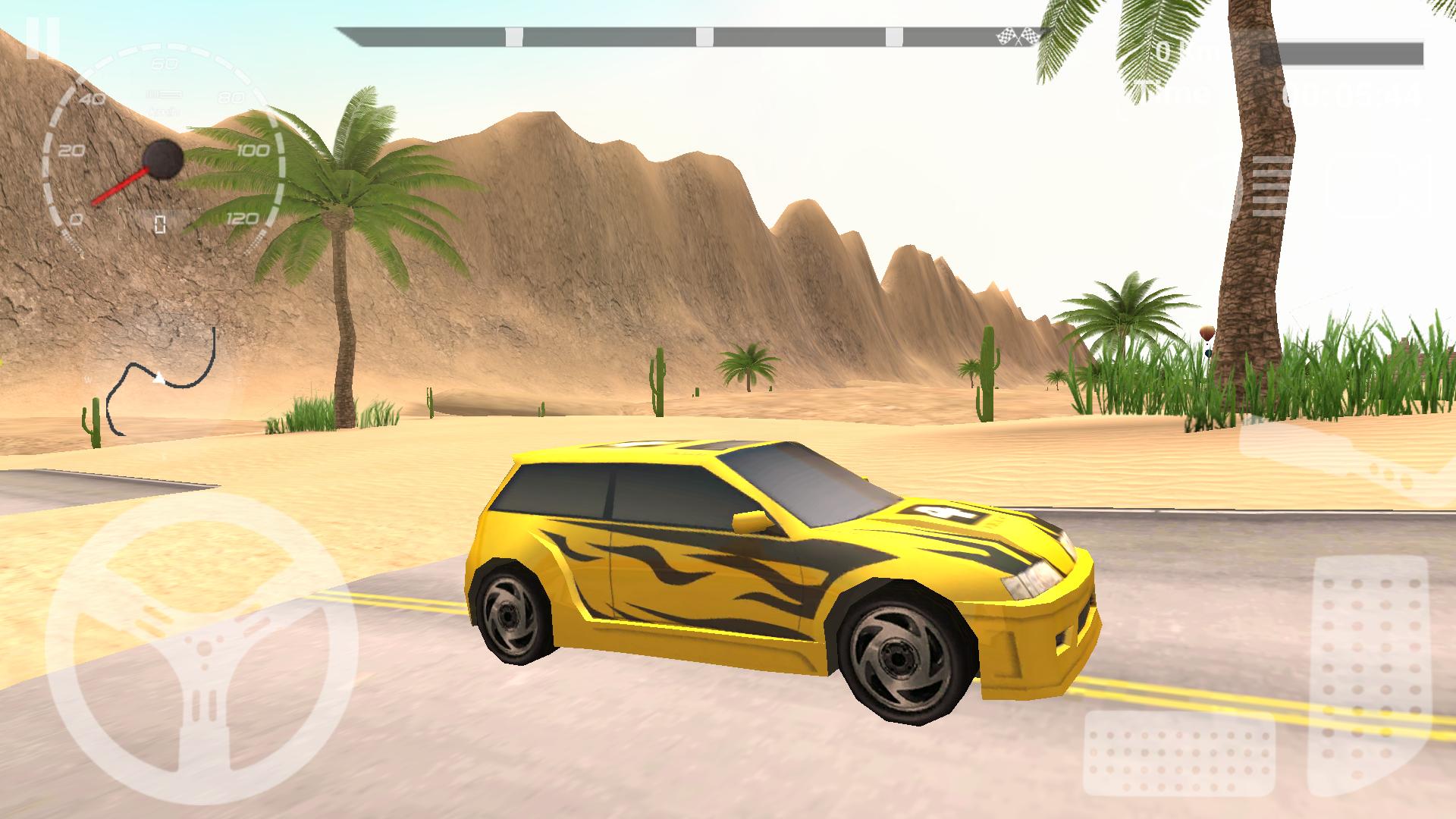Tap the first checkpoint marker on the progress bar
1456x819 pixels.
[513, 34]
